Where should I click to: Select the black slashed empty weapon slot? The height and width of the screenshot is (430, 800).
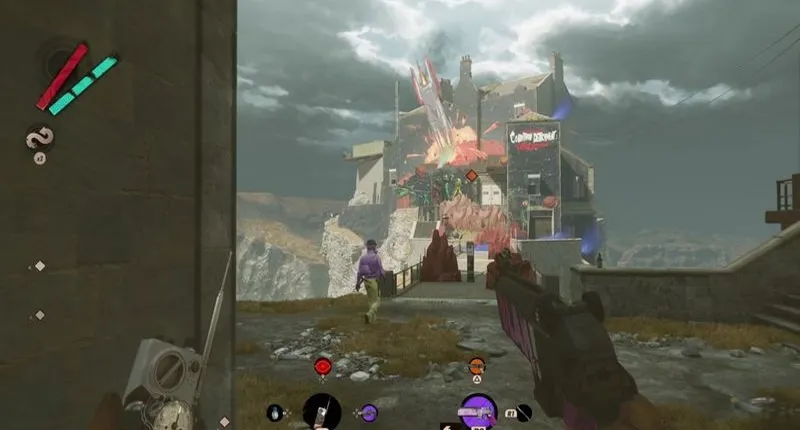click(x=523, y=412)
